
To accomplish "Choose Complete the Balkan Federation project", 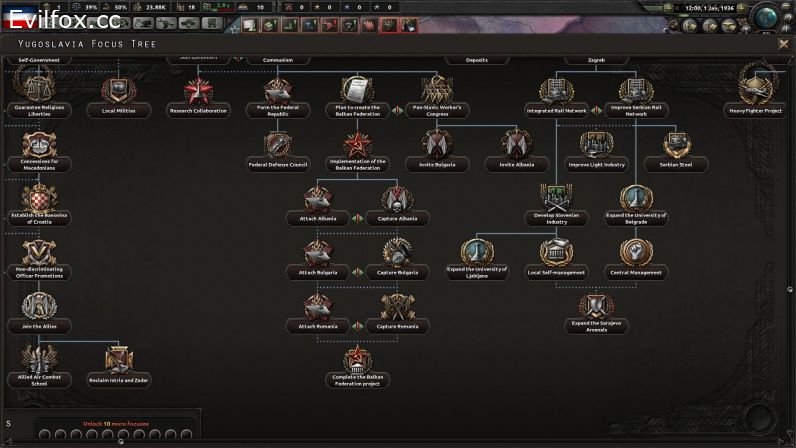I will (357, 364).
